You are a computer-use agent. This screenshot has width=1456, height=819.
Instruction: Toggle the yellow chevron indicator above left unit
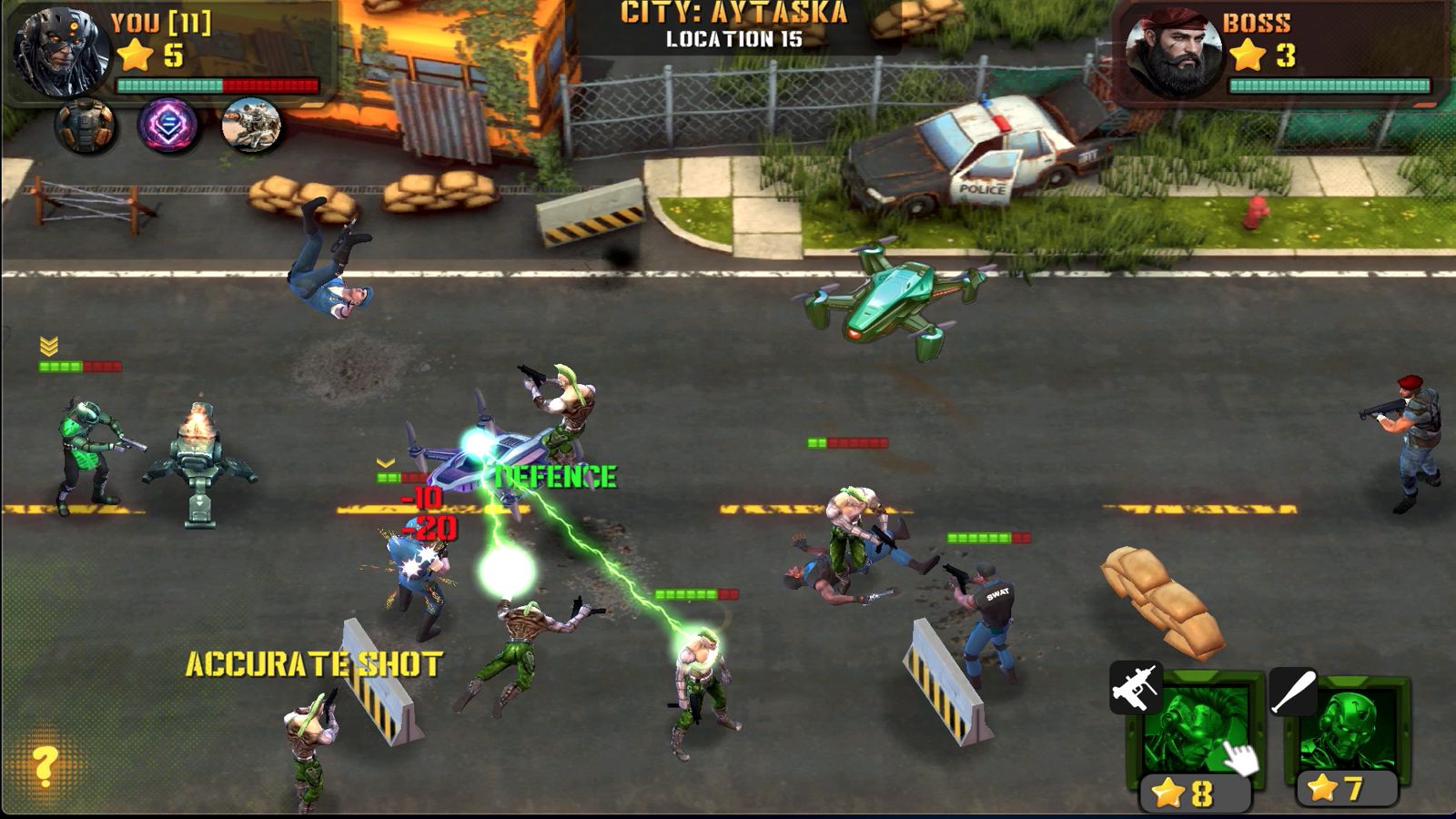pyautogui.click(x=49, y=346)
